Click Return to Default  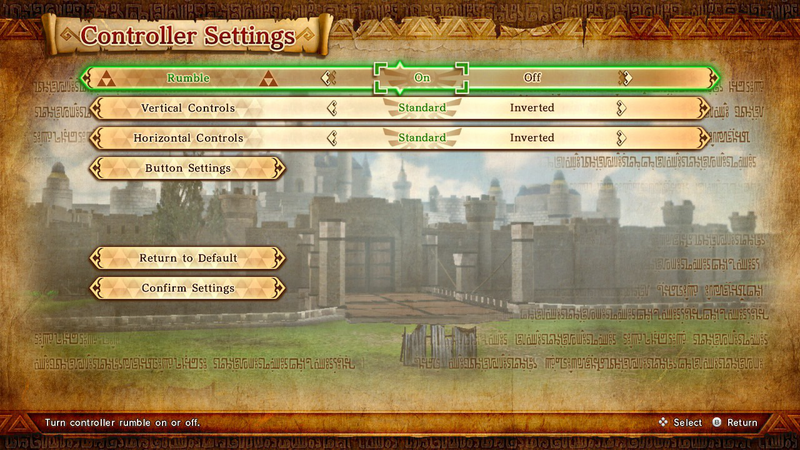tap(188, 258)
